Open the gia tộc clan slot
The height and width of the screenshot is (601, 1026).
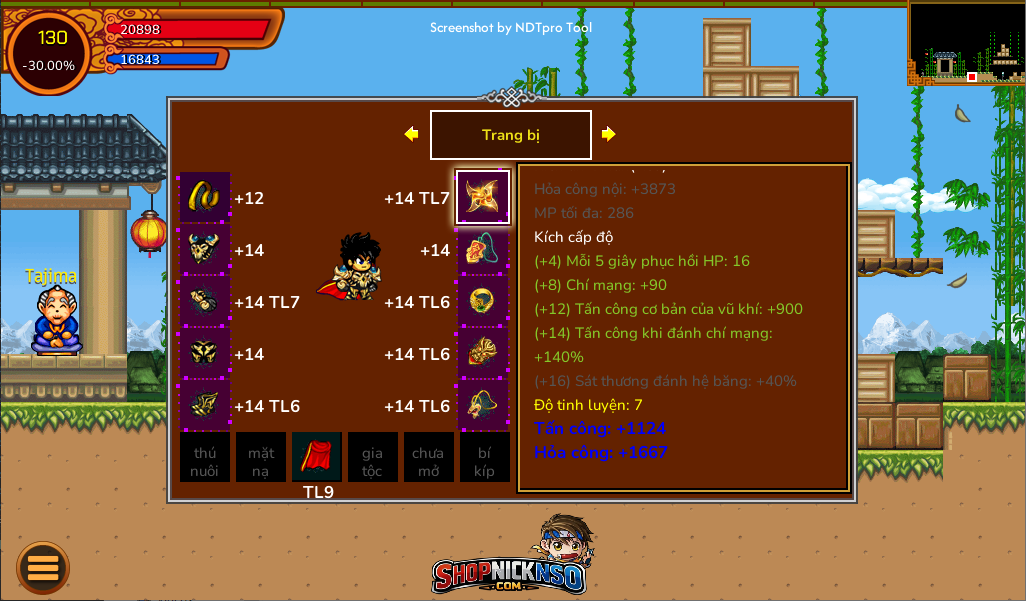coord(373,458)
